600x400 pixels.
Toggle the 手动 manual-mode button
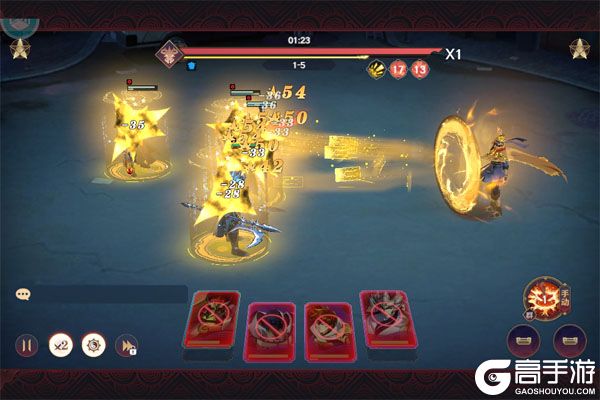click(545, 296)
